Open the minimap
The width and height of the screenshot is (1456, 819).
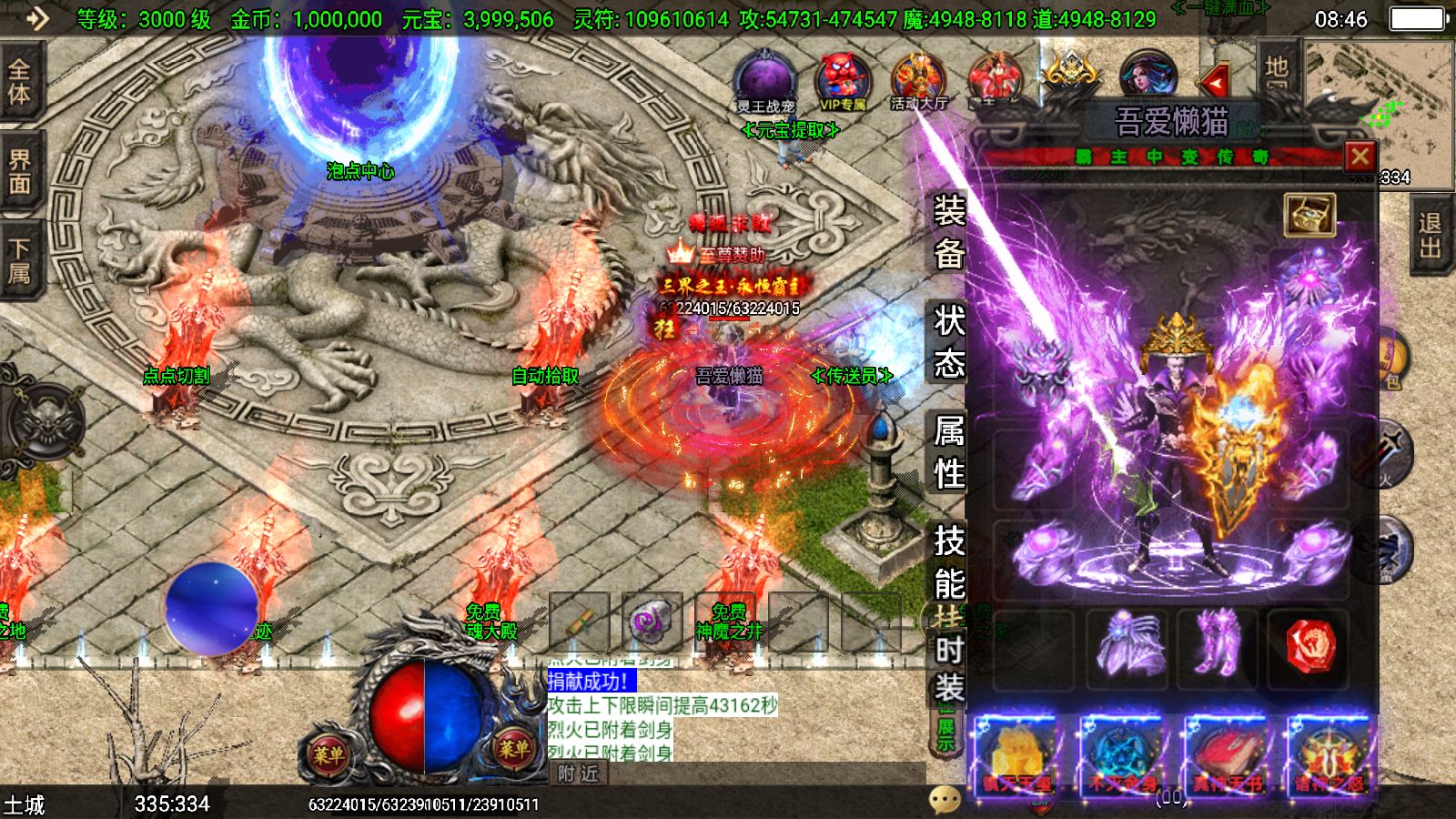(1379, 109)
